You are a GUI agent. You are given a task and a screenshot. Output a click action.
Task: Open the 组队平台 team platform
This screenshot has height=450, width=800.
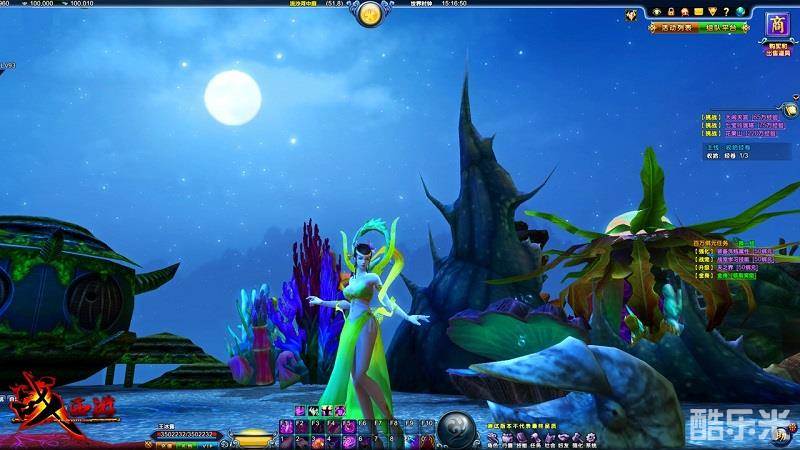723,27
